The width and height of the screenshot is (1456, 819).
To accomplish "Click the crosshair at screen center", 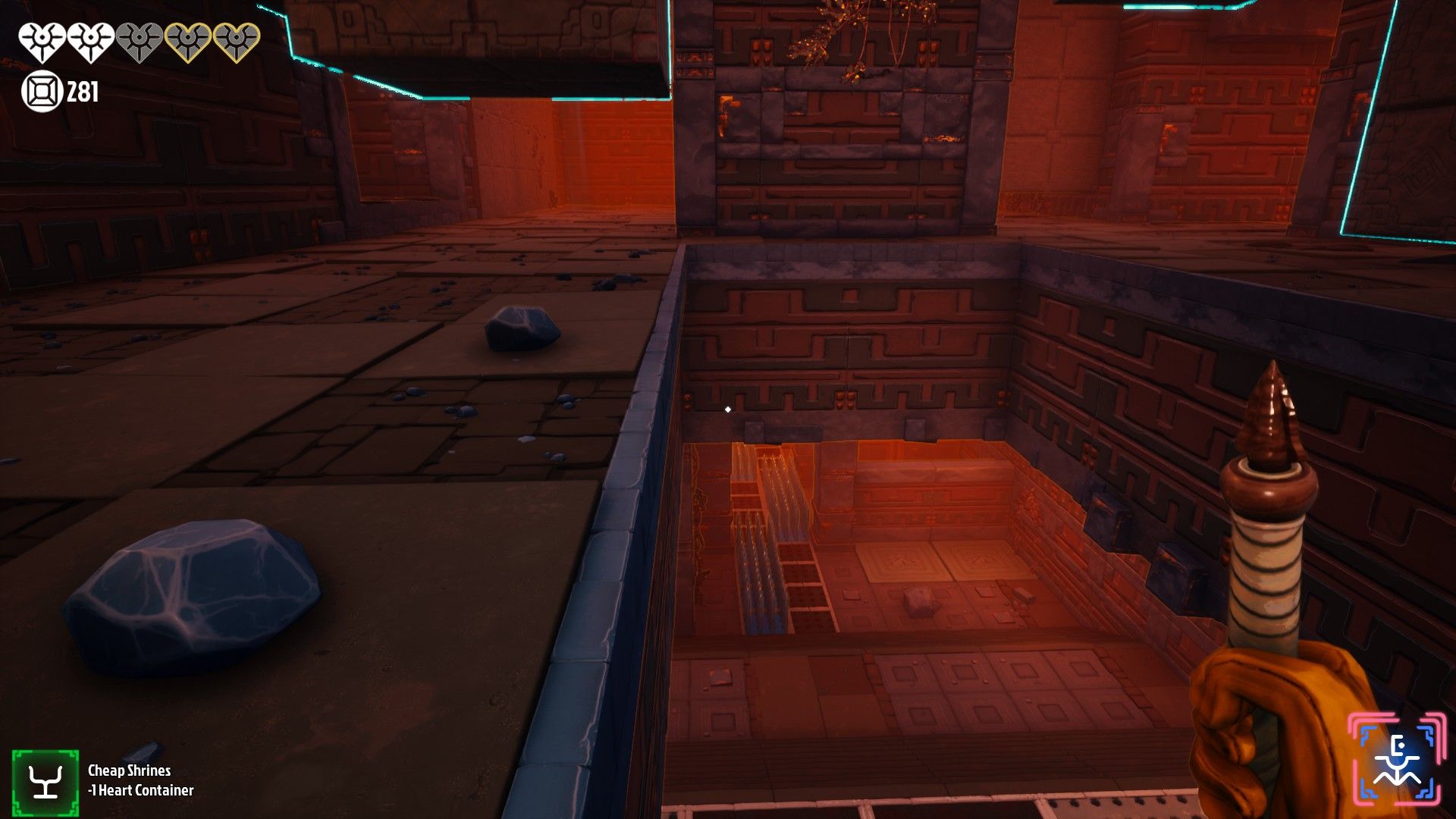I will coord(726,409).
